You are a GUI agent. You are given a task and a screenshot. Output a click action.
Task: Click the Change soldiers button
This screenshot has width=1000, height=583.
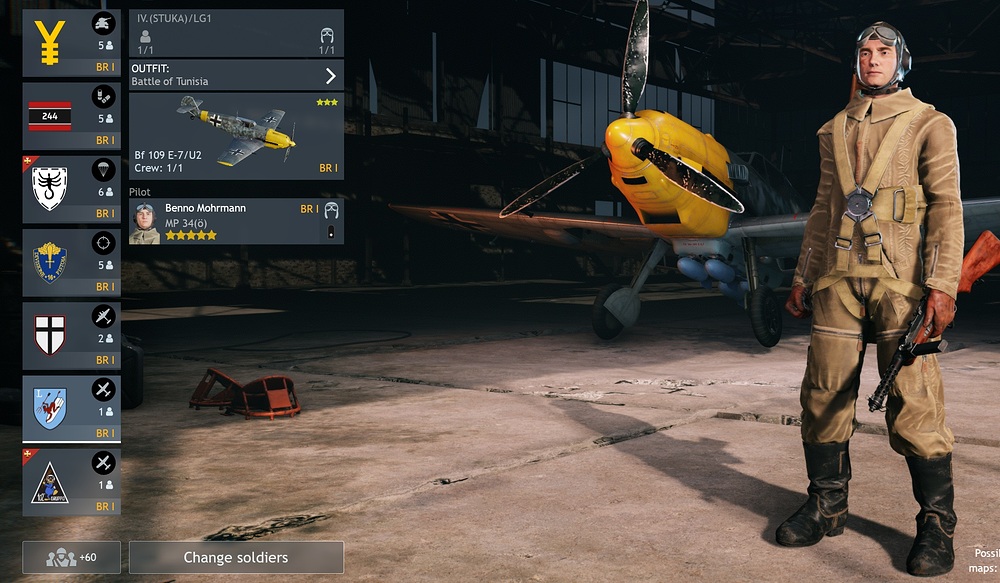[236, 557]
